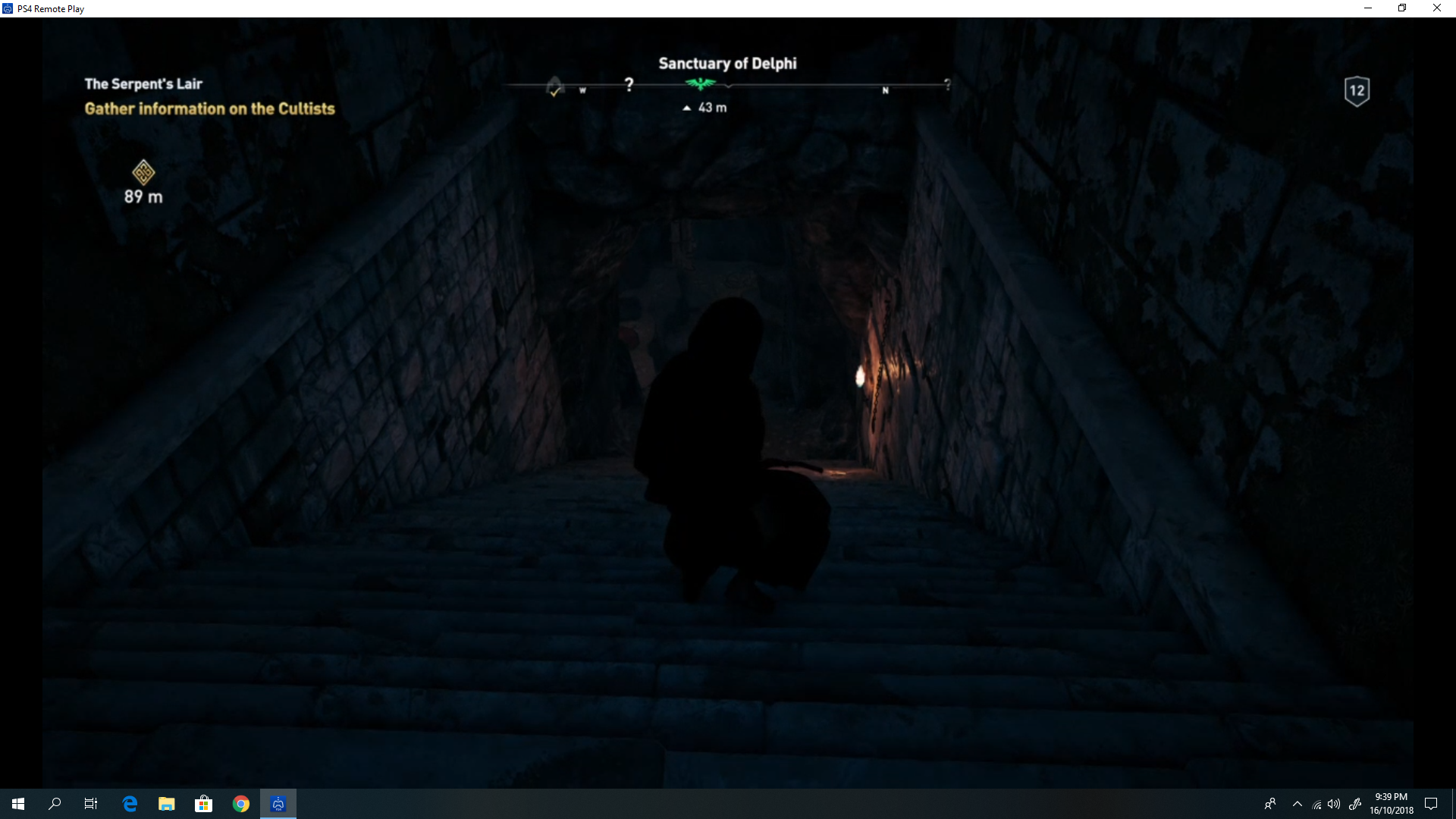Open the Microsoft Store
1456x819 pixels.
click(203, 803)
